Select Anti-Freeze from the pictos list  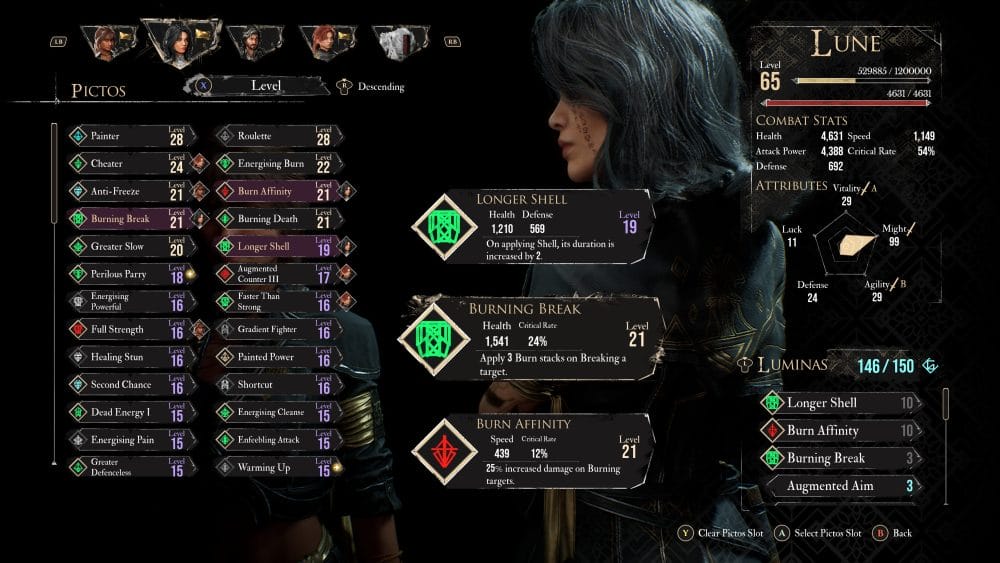pos(130,191)
